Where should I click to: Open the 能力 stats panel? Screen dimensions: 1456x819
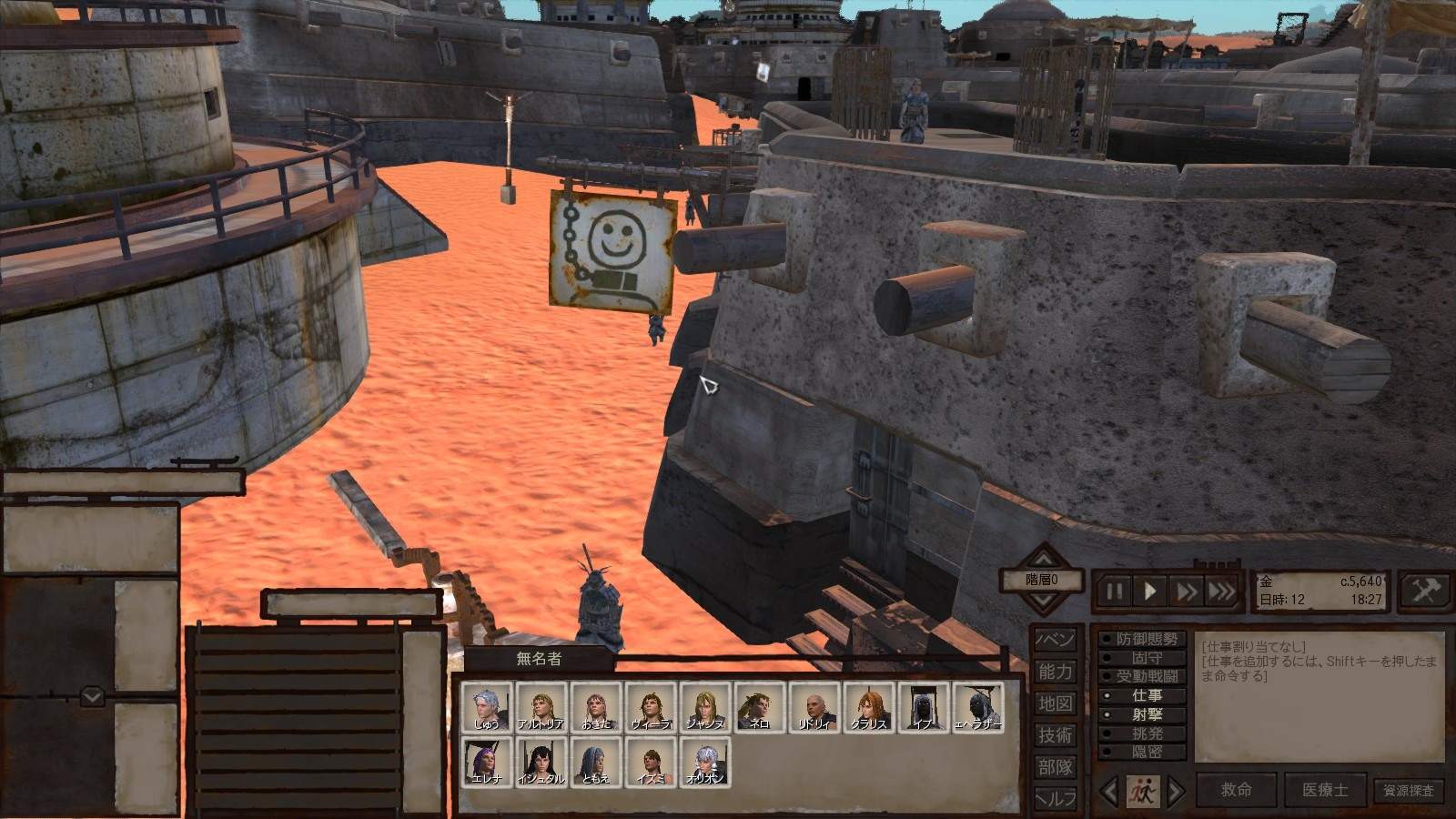point(1056,672)
